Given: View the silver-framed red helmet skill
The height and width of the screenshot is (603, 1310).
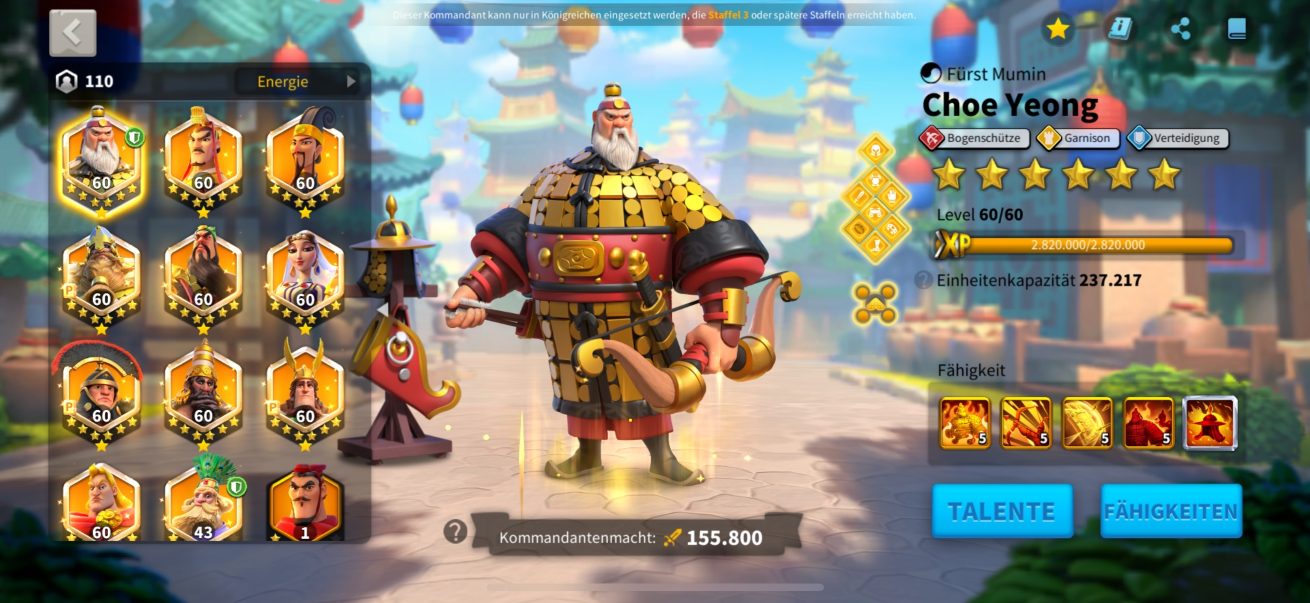Looking at the screenshot, I should 1210,423.
